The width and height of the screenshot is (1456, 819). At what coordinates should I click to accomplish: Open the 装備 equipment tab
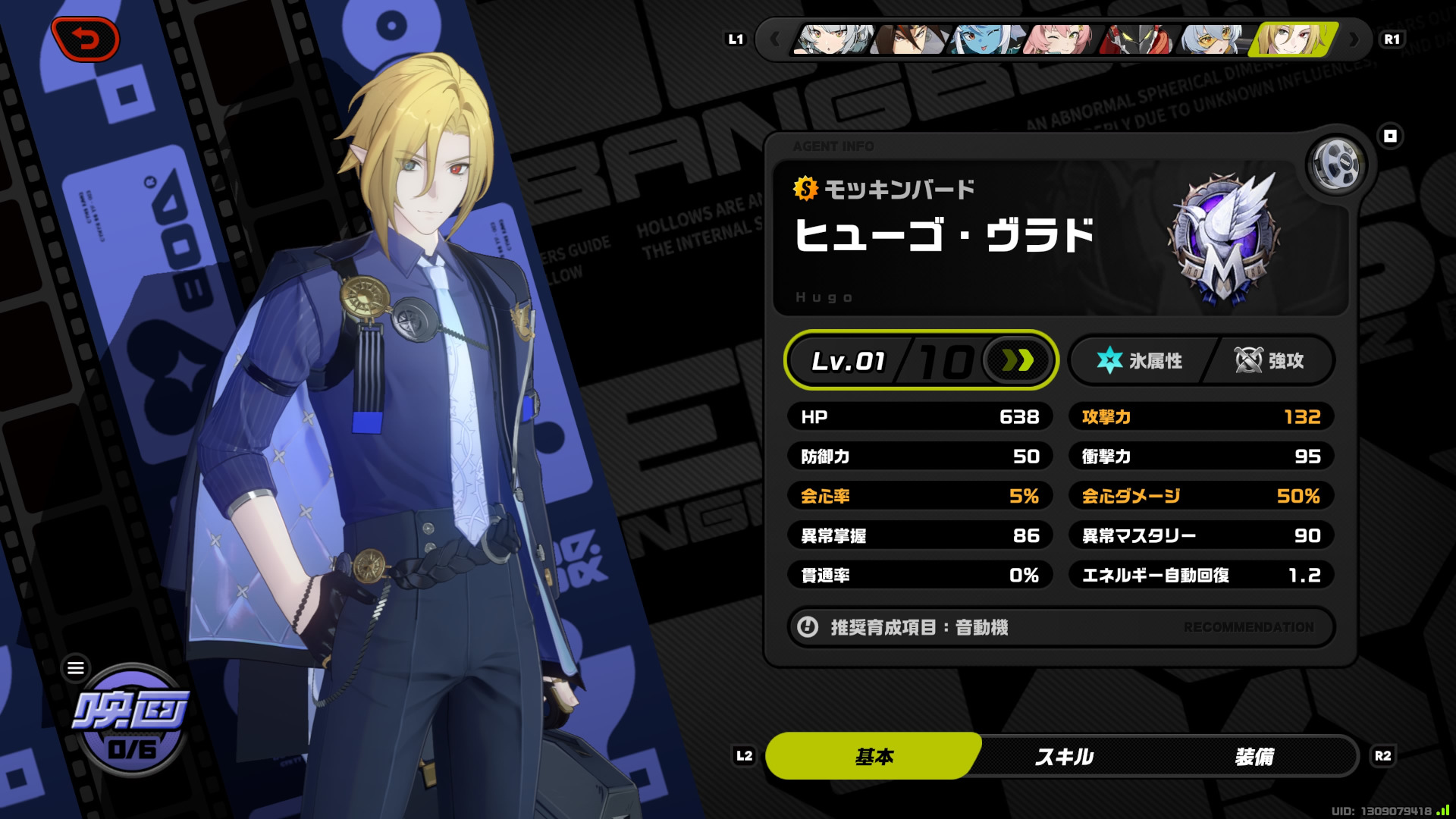point(1254,756)
